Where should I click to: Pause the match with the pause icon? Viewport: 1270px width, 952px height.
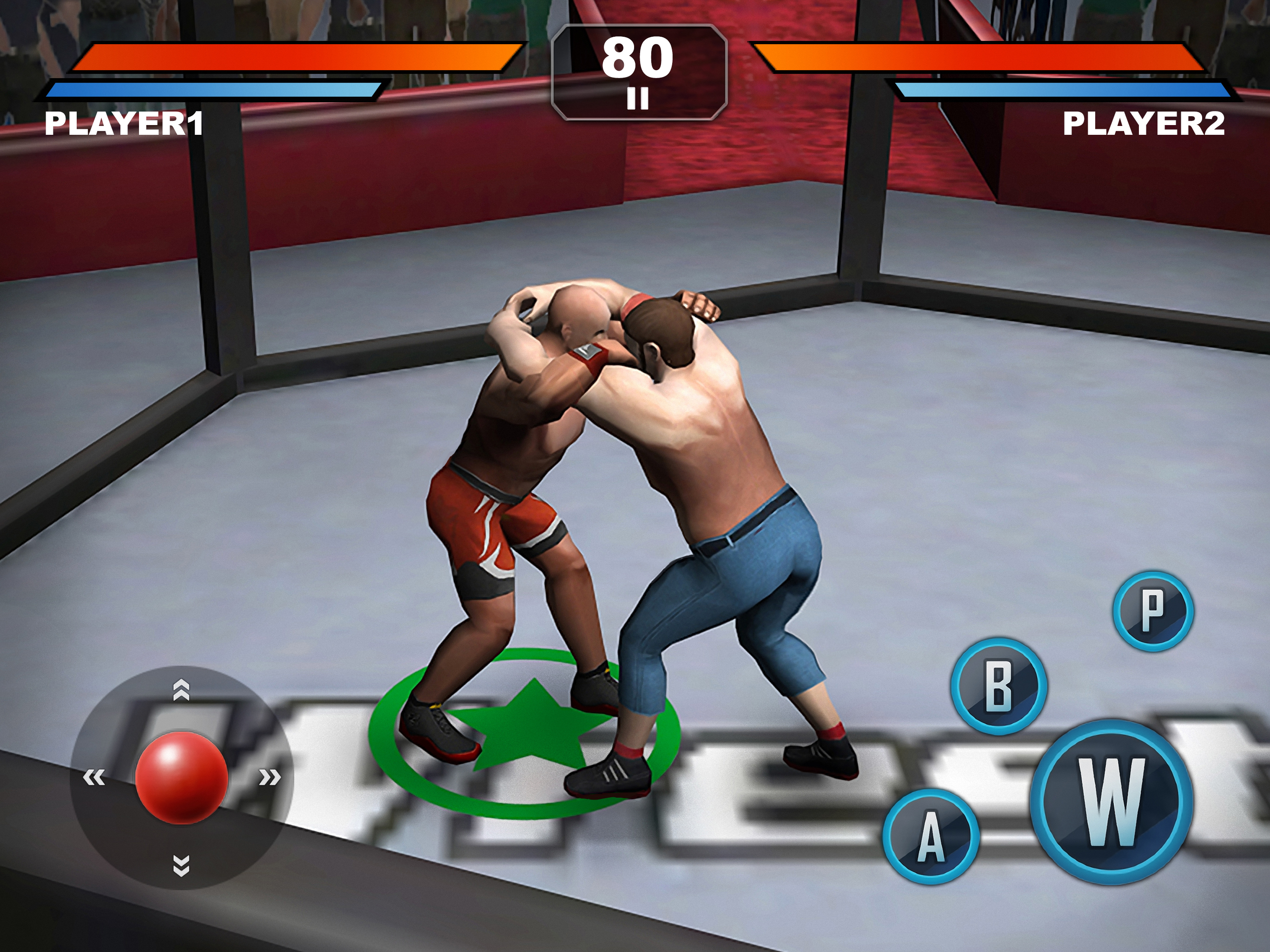637,98
